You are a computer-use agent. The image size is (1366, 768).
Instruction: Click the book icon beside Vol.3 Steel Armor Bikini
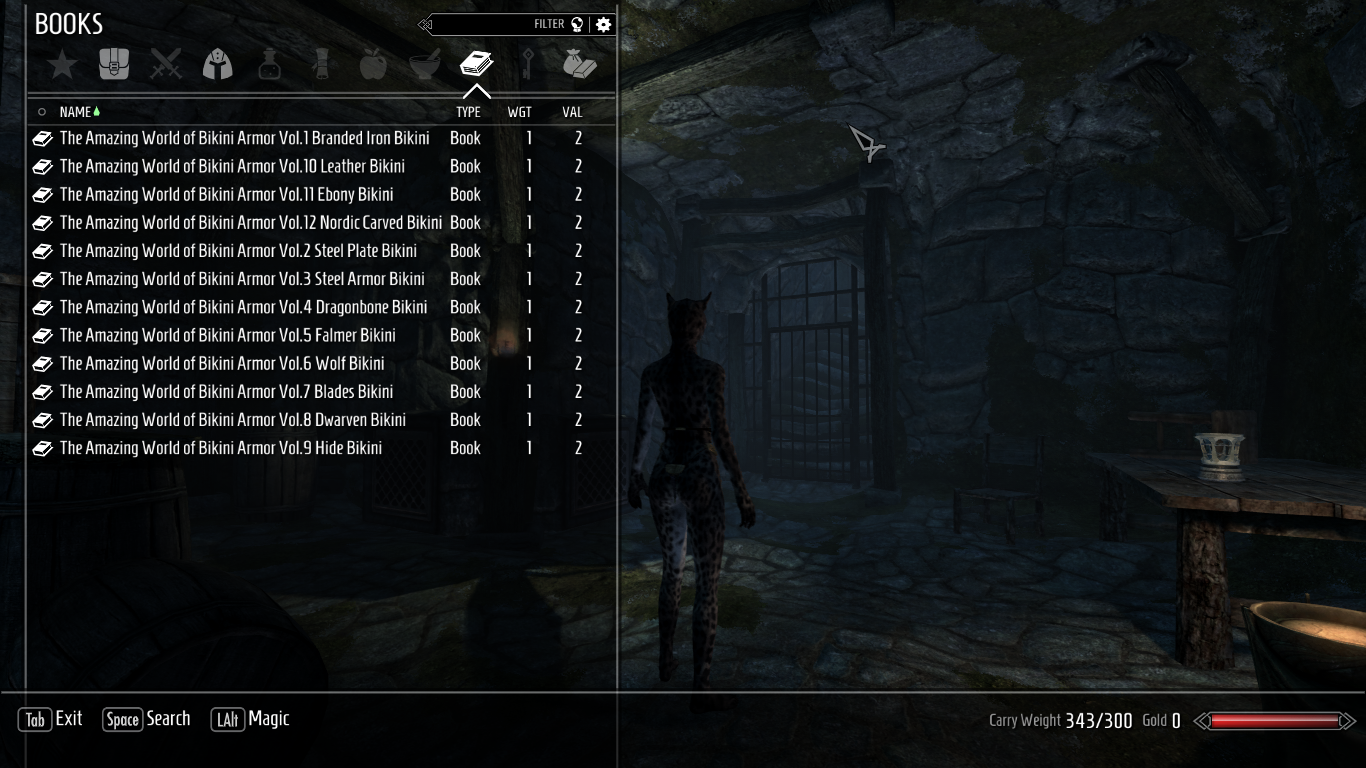(x=42, y=278)
